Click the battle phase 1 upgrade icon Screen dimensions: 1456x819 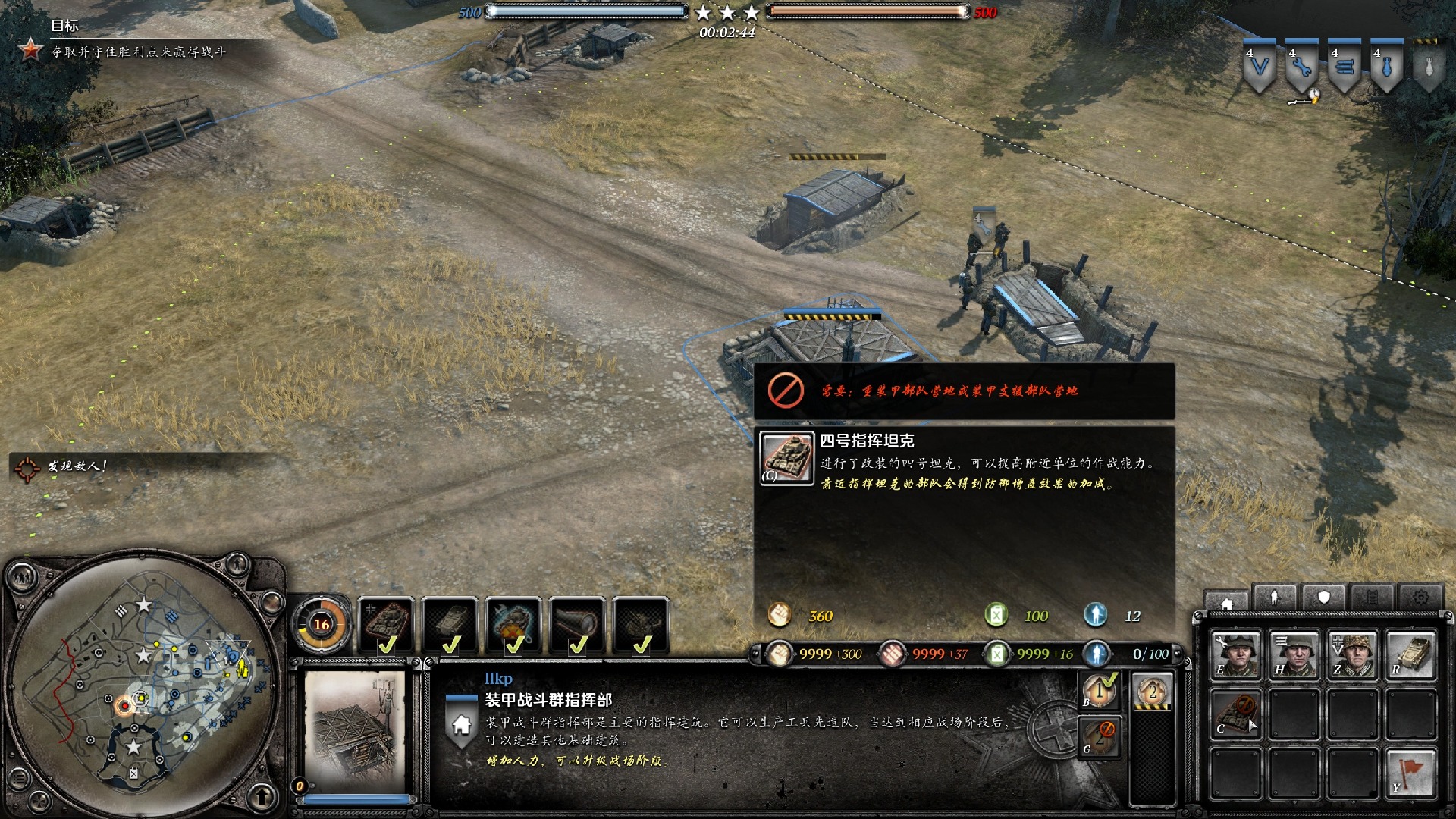click(1100, 691)
